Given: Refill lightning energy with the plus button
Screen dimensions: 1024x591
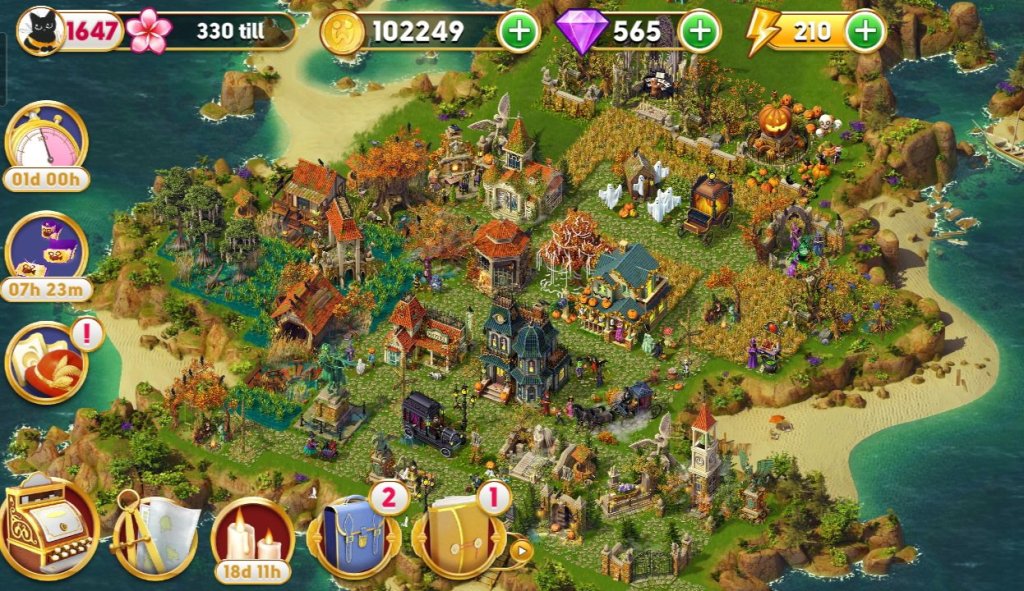Looking at the screenshot, I should (x=865, y=32).
